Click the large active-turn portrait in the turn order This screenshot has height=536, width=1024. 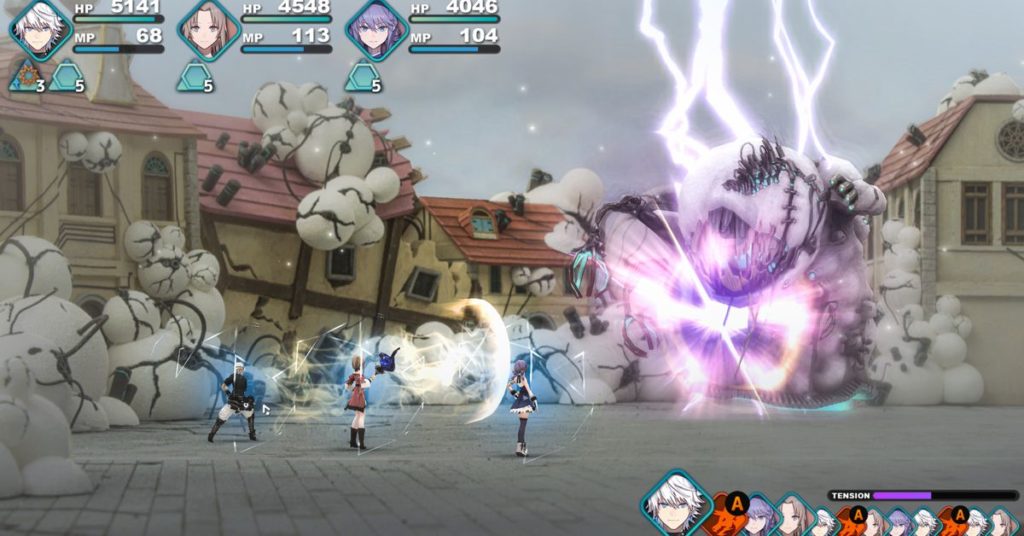tap(675, 503)
